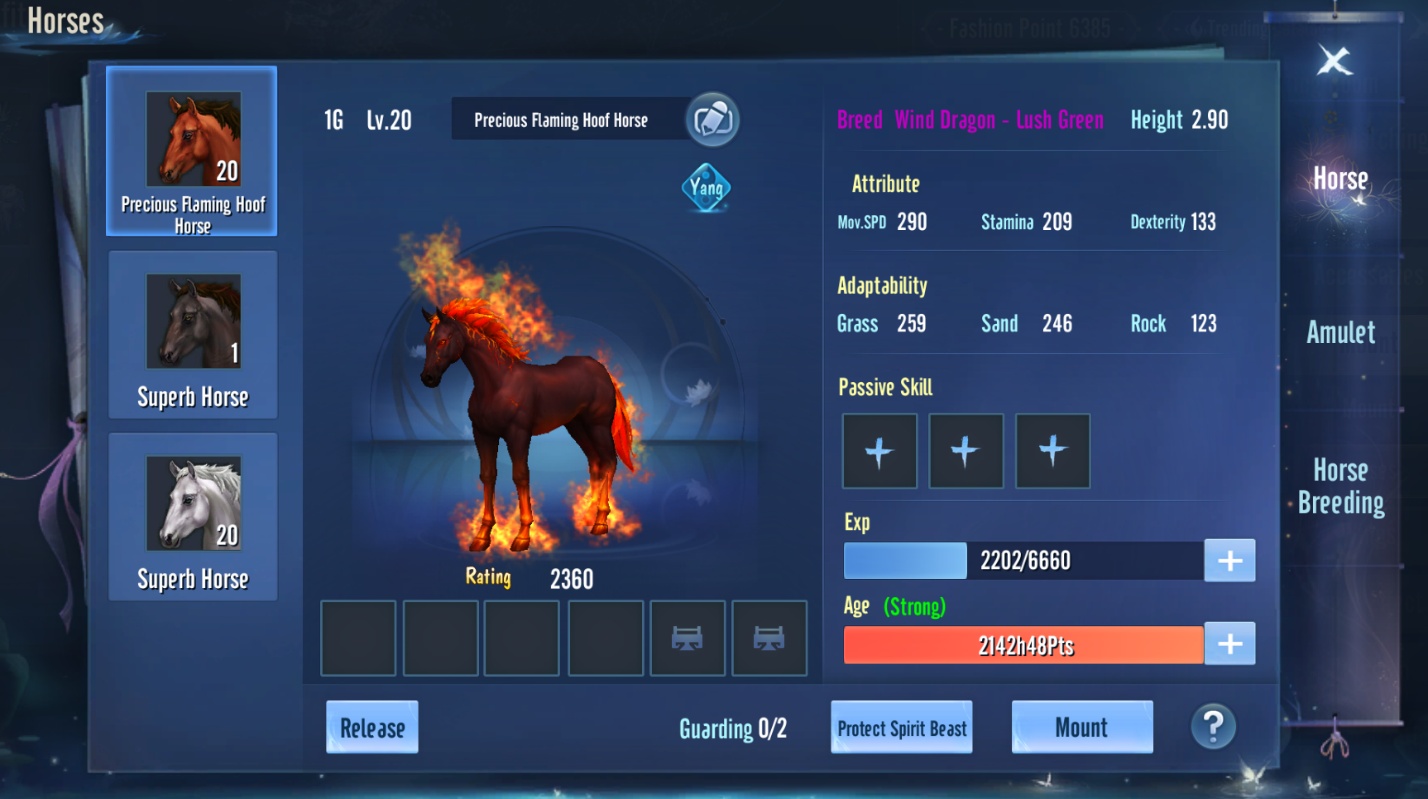Close the Horses window
The height and width of the screenshot is (799, 1428).
tap(1335, 61)
